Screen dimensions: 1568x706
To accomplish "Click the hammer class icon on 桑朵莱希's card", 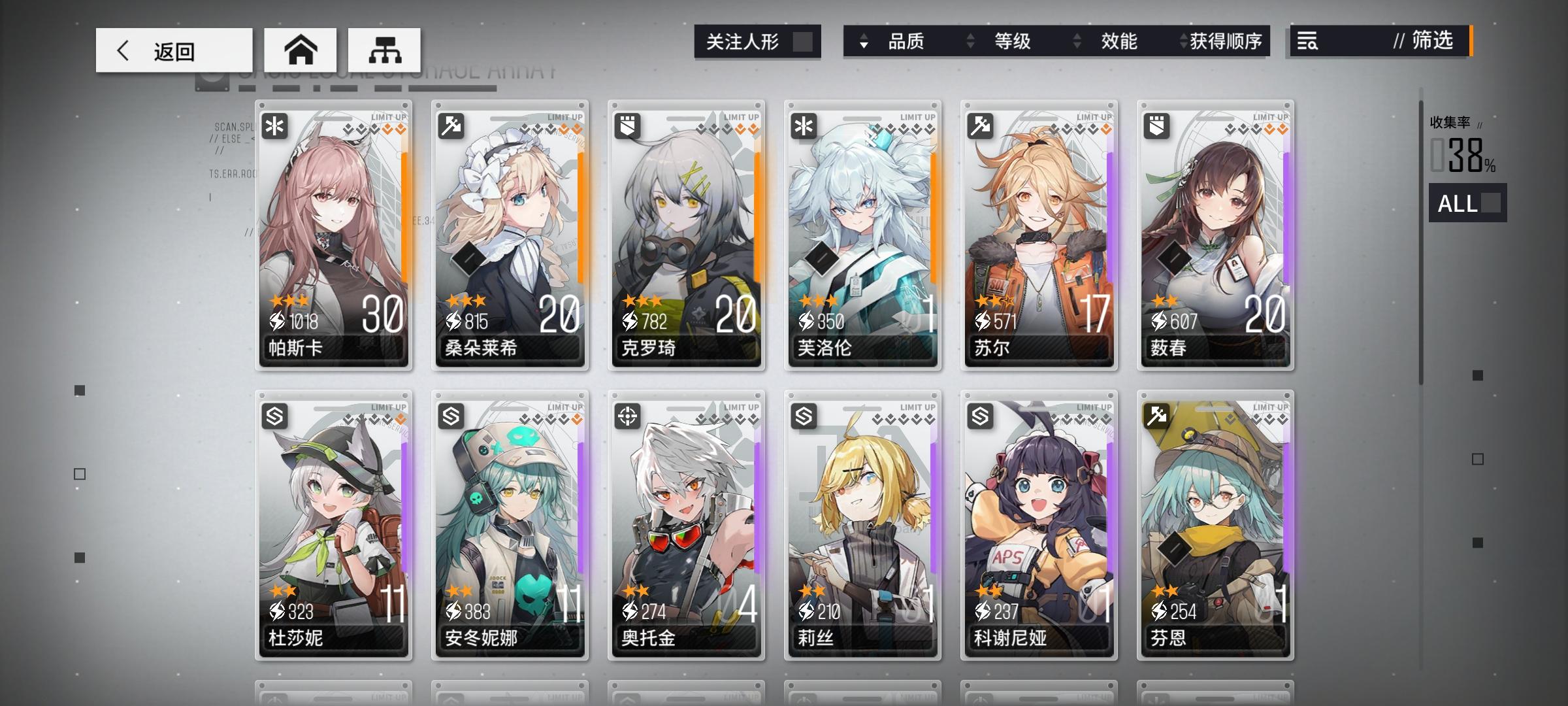I will pos(451,127).
